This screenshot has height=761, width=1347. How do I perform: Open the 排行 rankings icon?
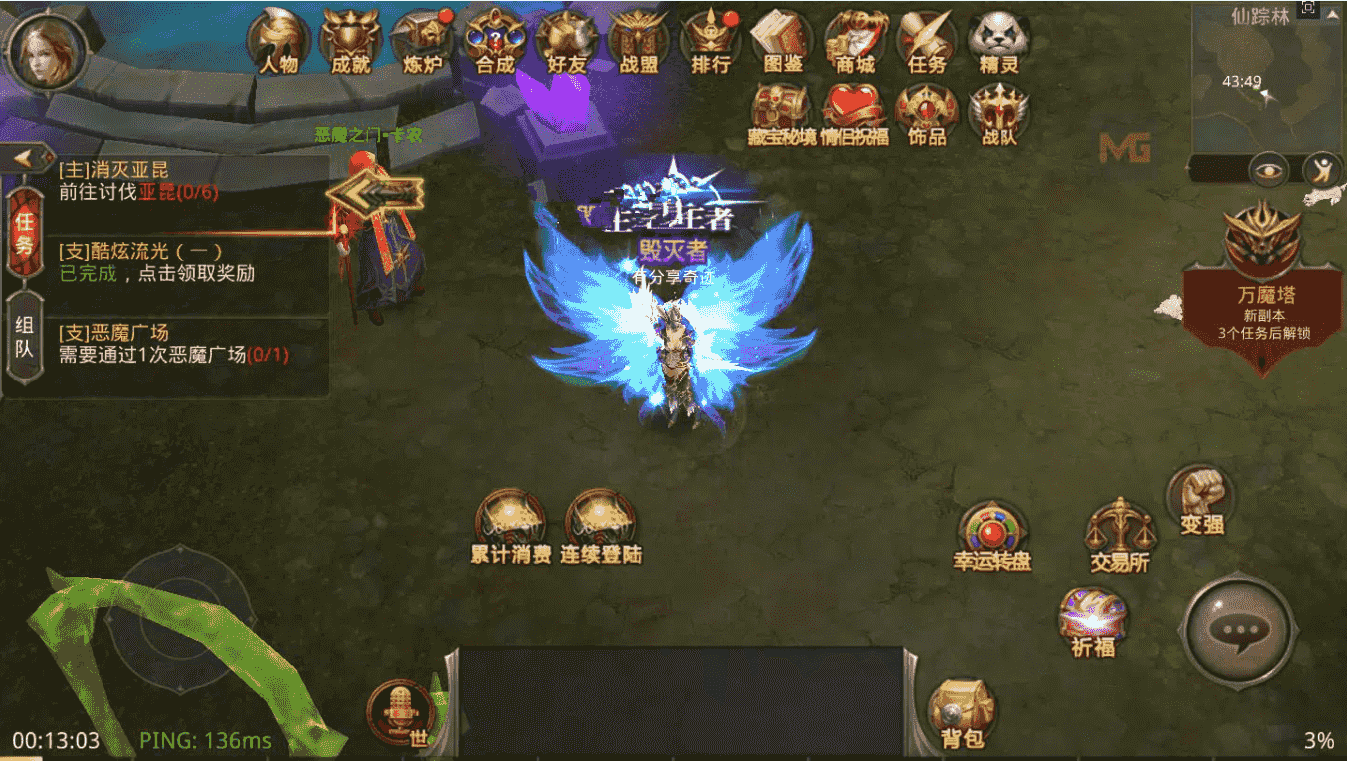pyautogui.click(x=710, y=40)
